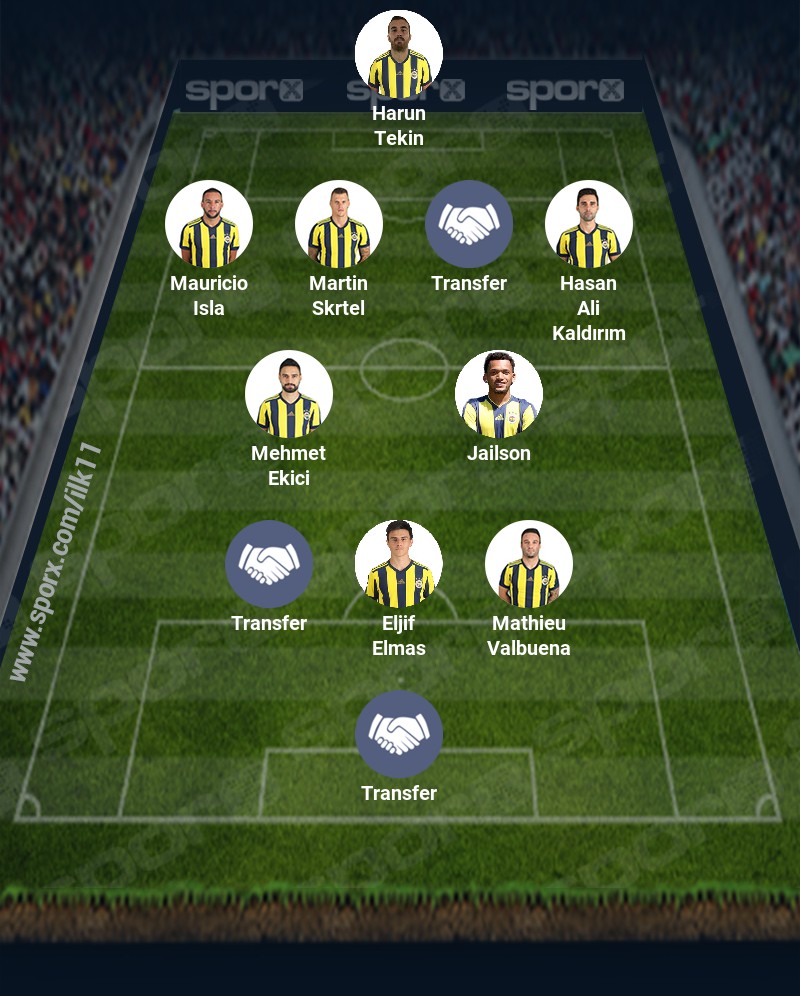Choose Eljif Elmas's player slot

[x=399, y=564]
